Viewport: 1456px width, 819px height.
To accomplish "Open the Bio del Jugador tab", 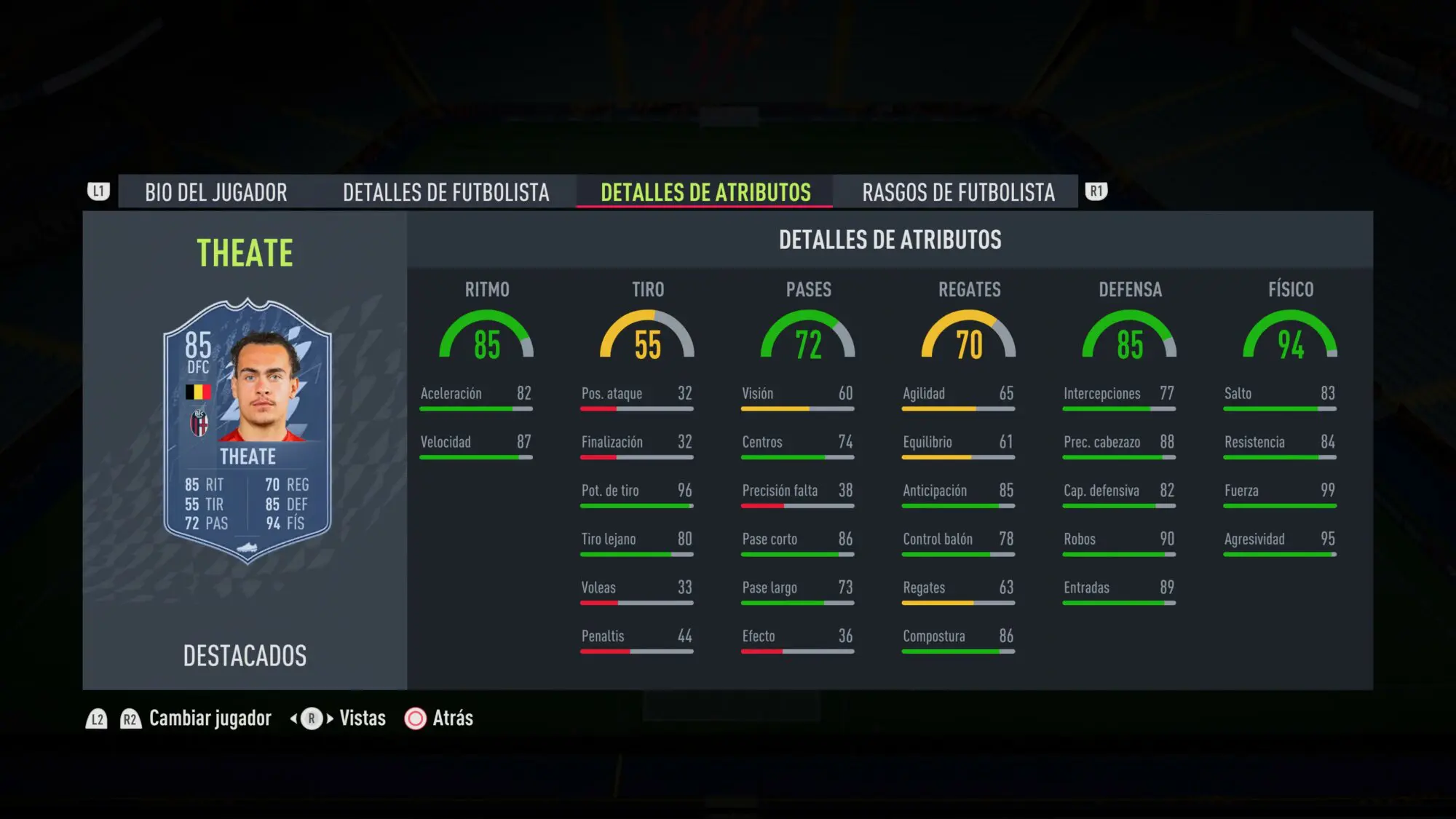I will pyautogui.click(x=215, y=192).
